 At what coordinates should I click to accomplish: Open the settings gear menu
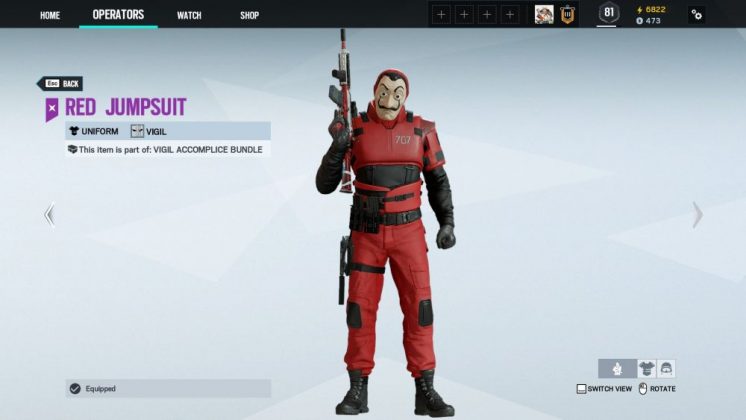coord(696,15)
